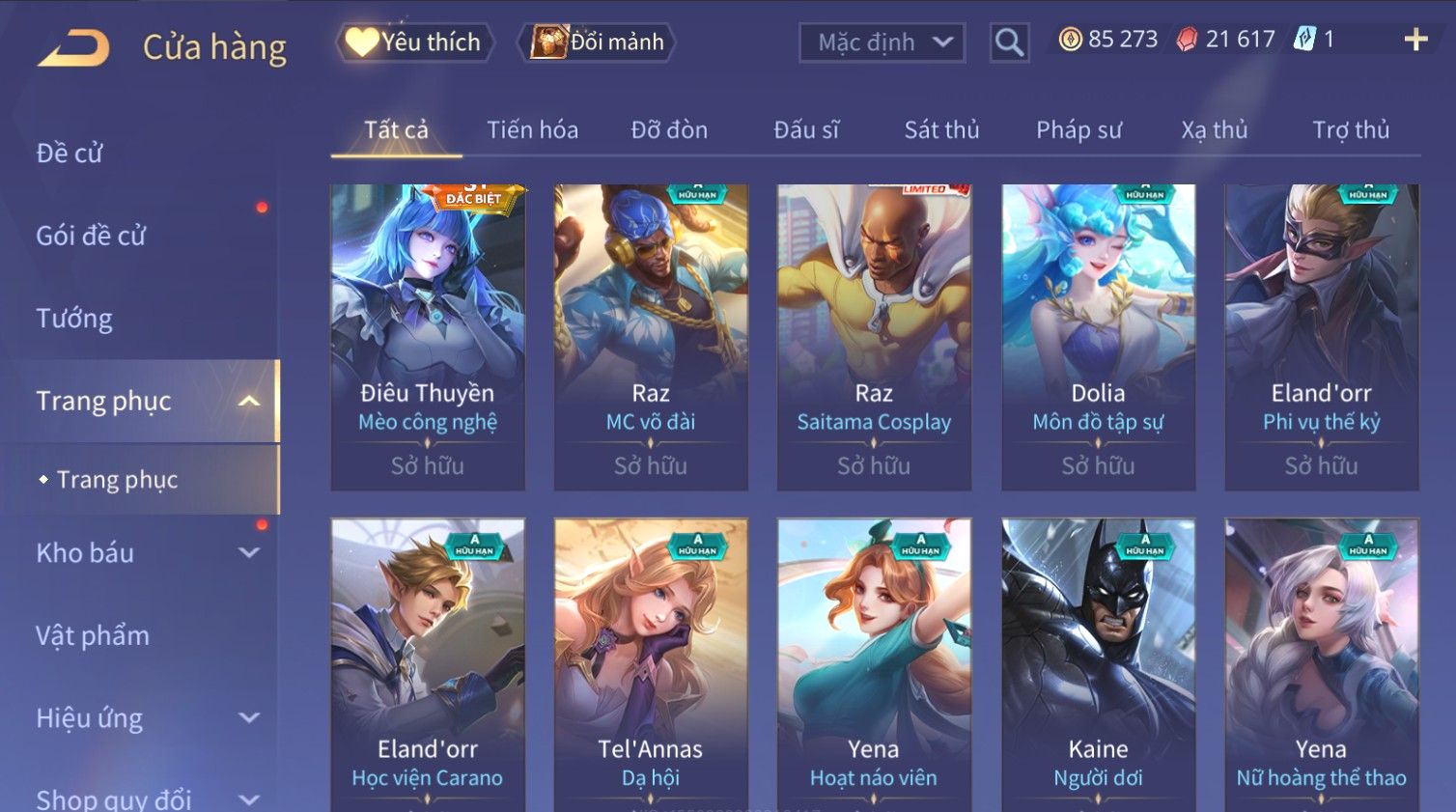Go to the Tướng heroes section
The width and height of the screenshot is (1456, 812).
click(74, 319)
